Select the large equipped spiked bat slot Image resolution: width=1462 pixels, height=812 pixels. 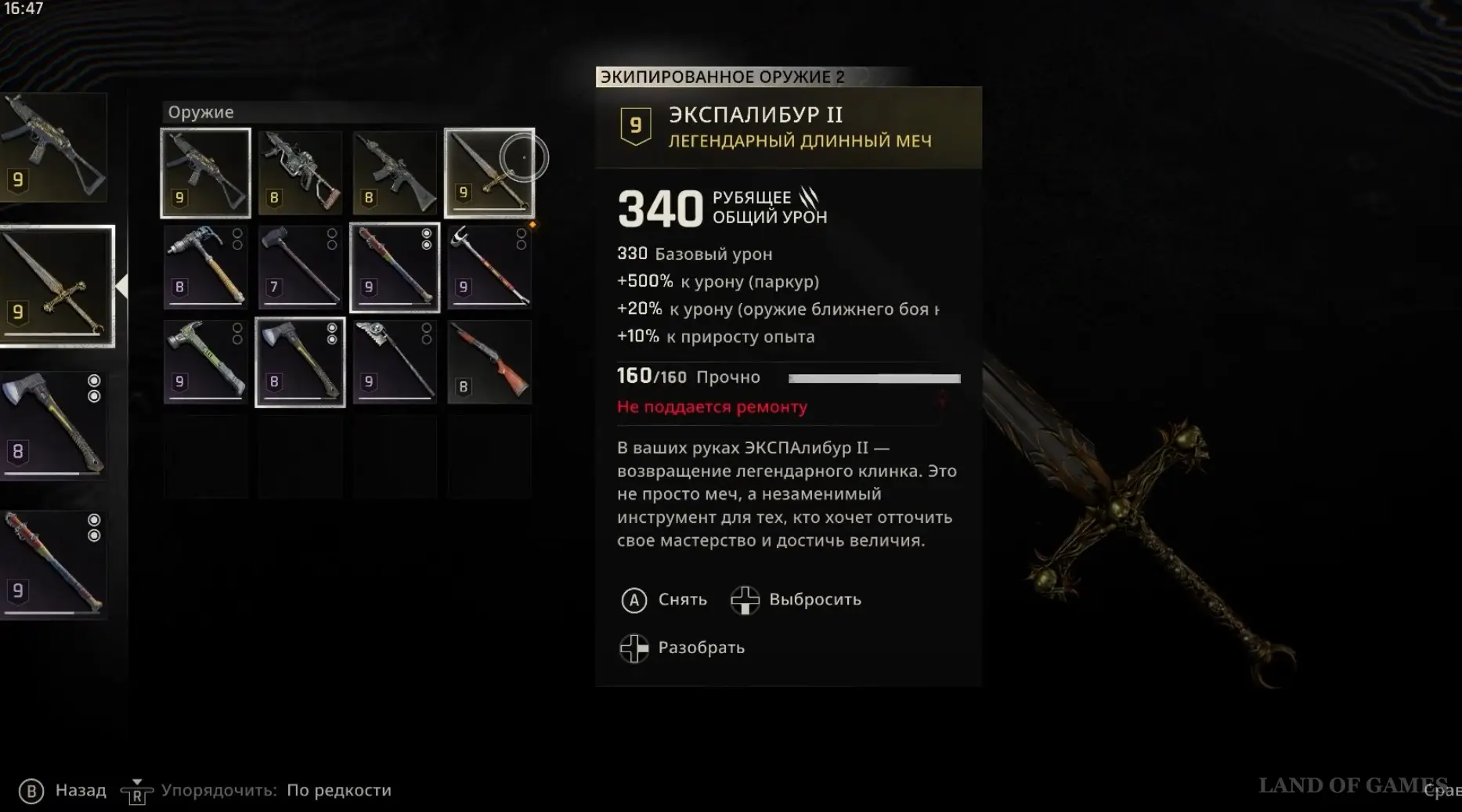(x=53, y=565)
